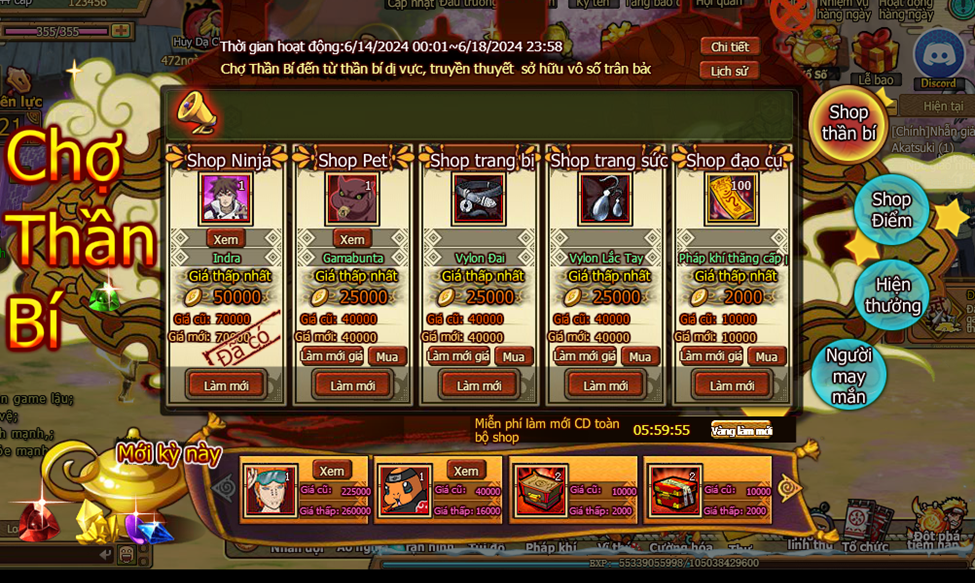This screenshot has width=975, height=583.
Task: View Gamabunta with the Xem button
Action: pyautogui.click(x=352, y=239)
